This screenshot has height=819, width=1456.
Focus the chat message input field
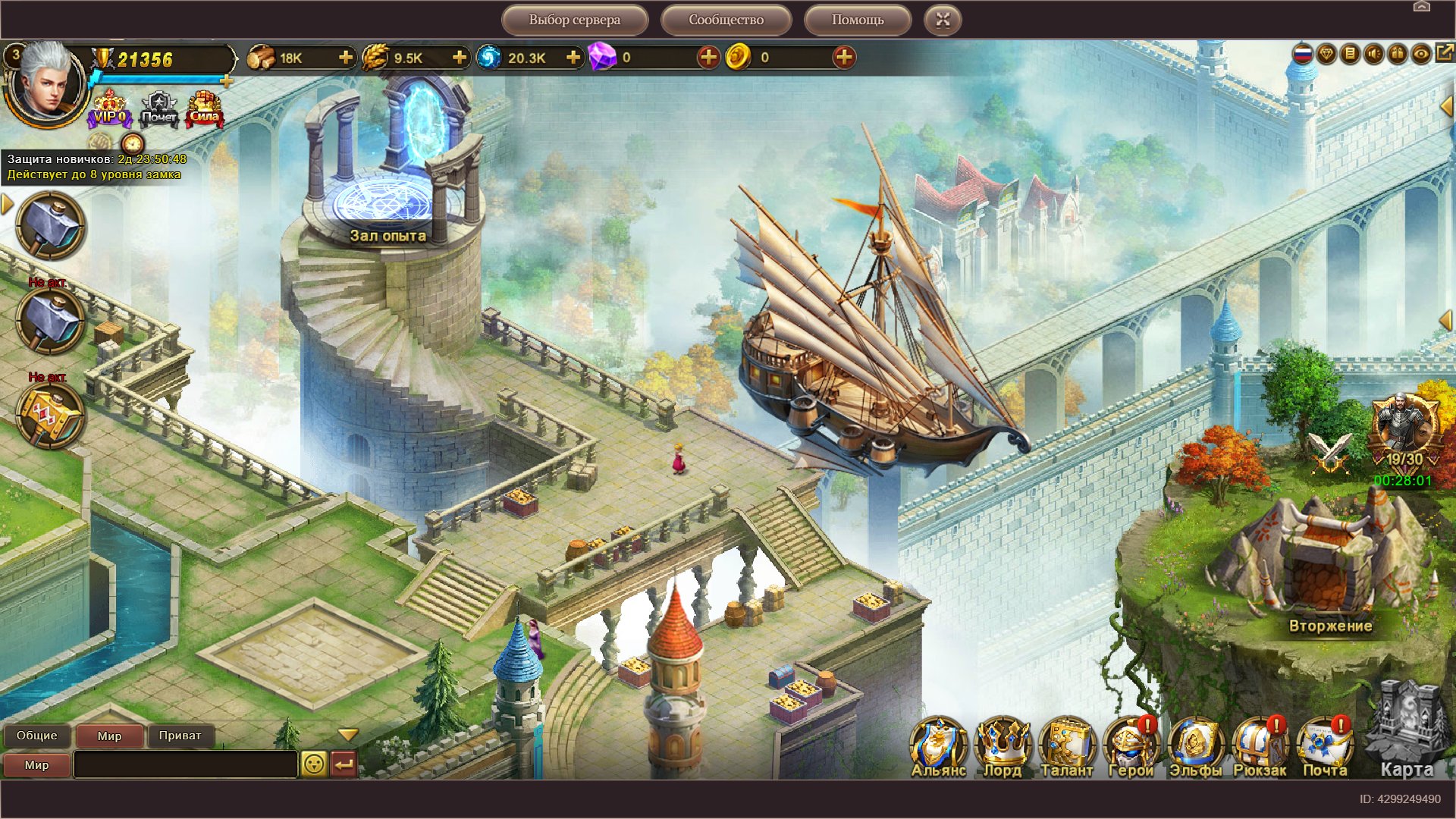pos(185,764)
